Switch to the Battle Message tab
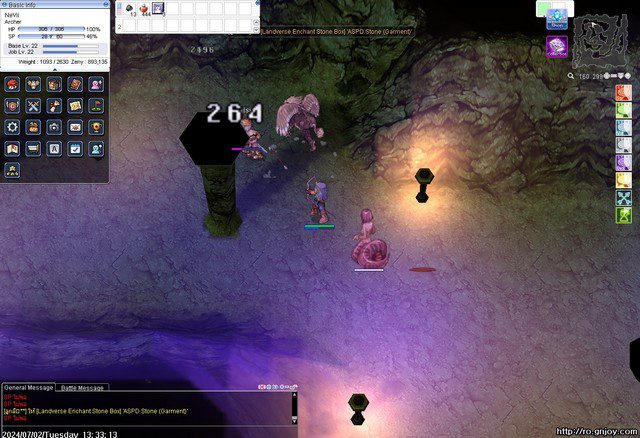This screenshot has width=640, height=438. [x=82, y=387]
